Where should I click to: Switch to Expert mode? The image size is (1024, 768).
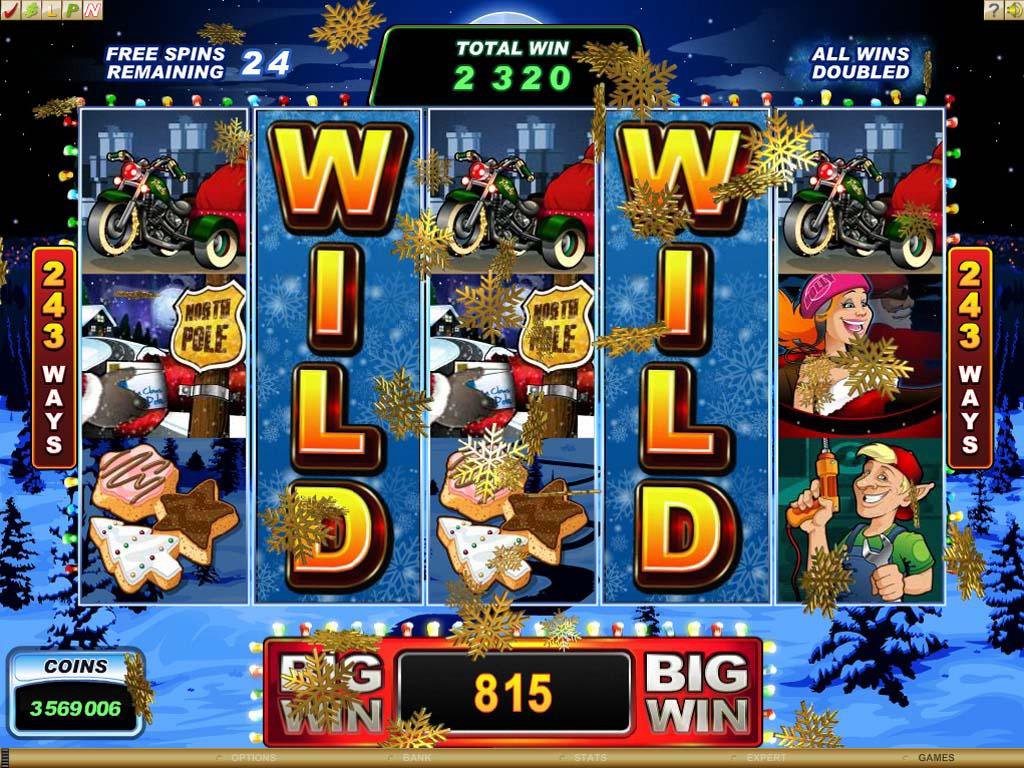click(x=766, y=758)
